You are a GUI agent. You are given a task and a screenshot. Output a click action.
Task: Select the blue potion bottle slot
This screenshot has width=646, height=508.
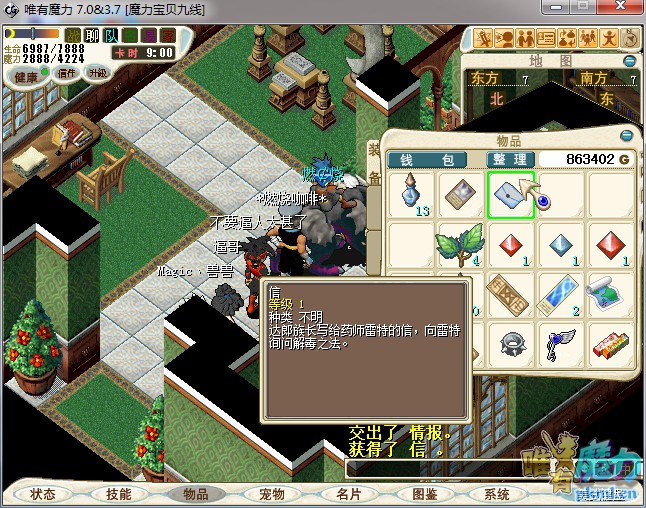pyautogui.click(x=410, y=193)
